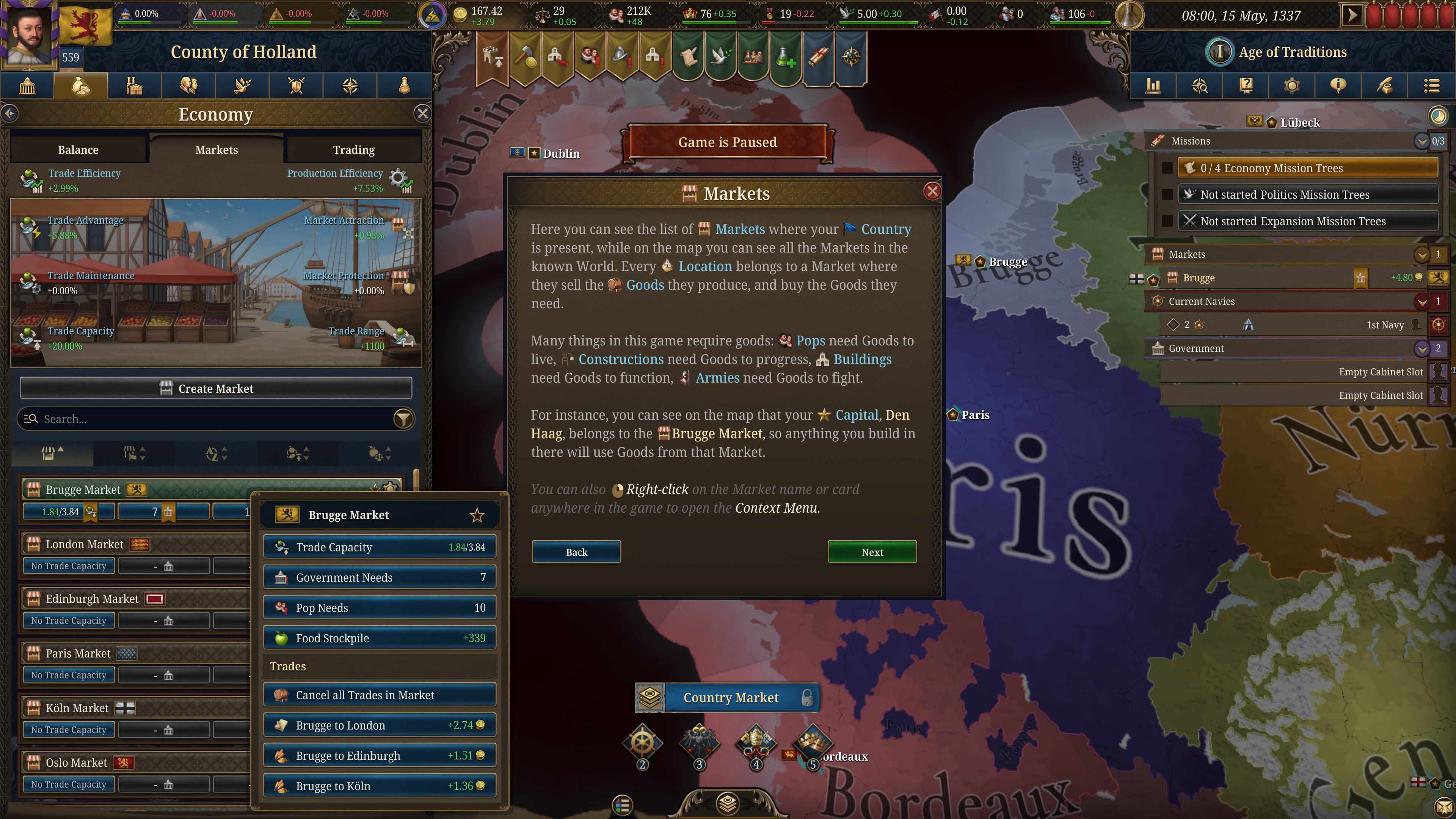Select the Paris Market entry
The width and height of the screenshot is (1456, 819).
click(x=78, y=653)
